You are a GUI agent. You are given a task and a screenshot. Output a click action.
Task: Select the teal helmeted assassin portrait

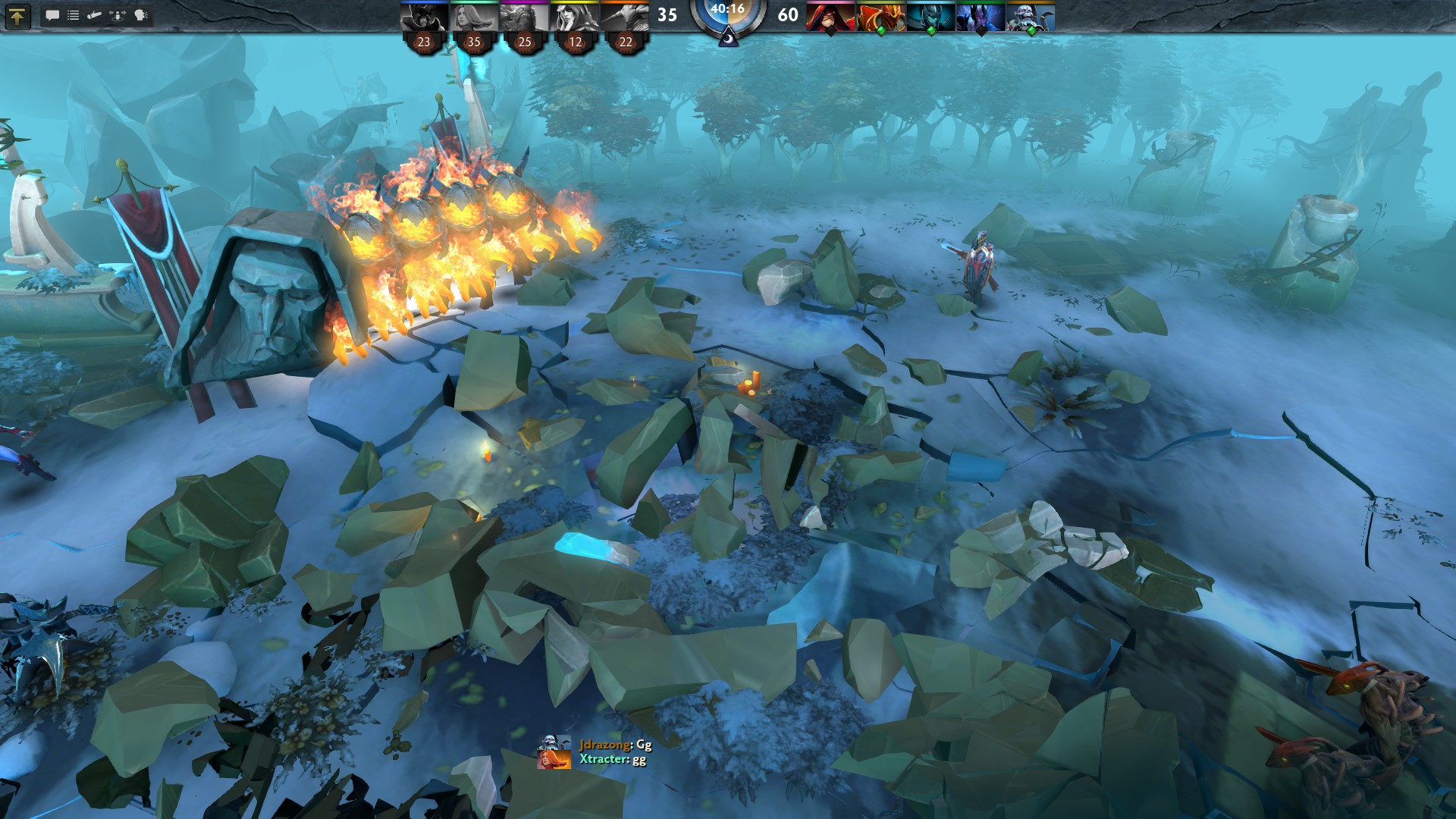tap(930, 17)
